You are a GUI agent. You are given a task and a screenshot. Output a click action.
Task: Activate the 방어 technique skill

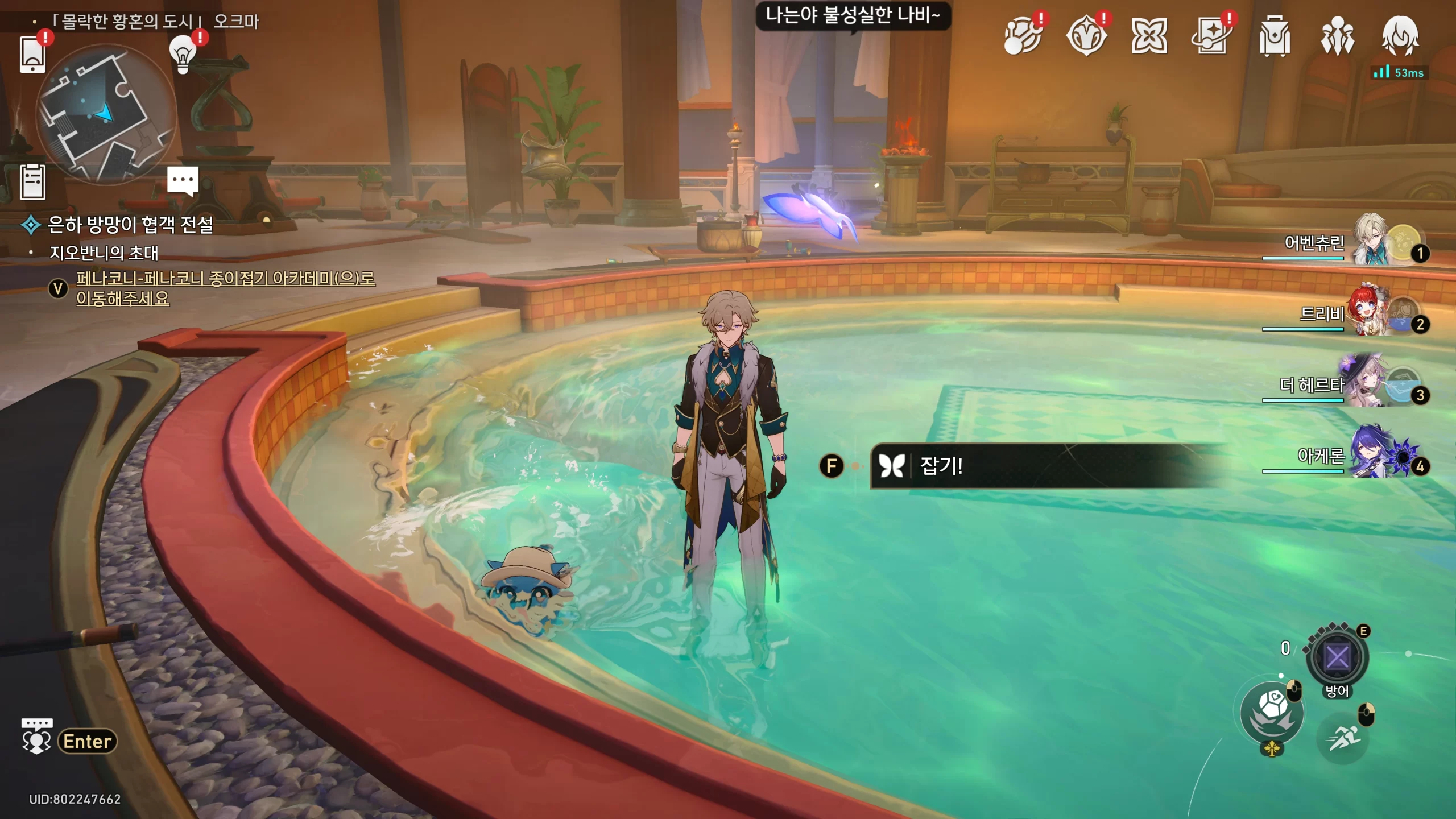click(1337, 658)
